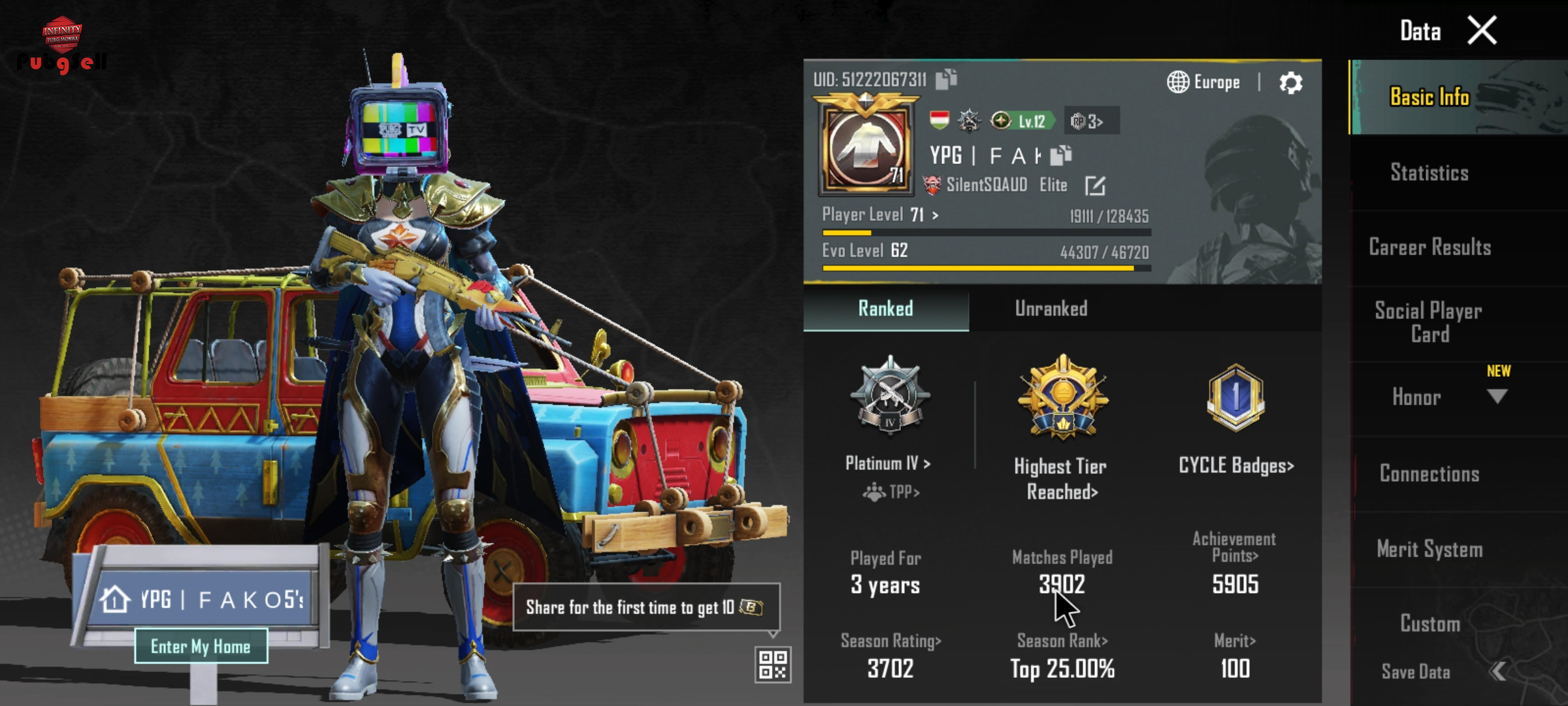Select the Ranked tab
The width and height of the screenshot is (1568, 706).
pos(885,309)
